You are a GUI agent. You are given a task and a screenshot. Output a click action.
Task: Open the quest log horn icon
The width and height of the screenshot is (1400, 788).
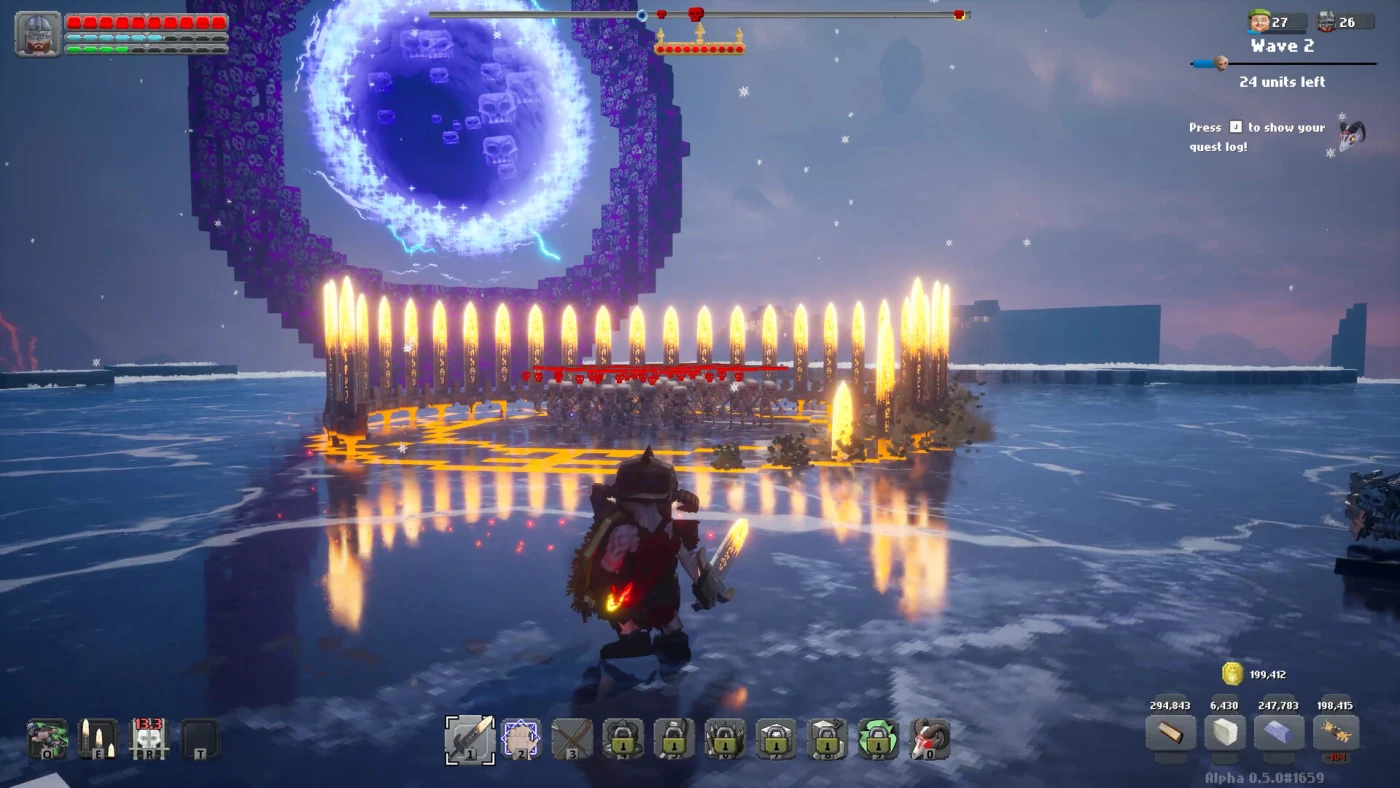tap(1352, 135)
